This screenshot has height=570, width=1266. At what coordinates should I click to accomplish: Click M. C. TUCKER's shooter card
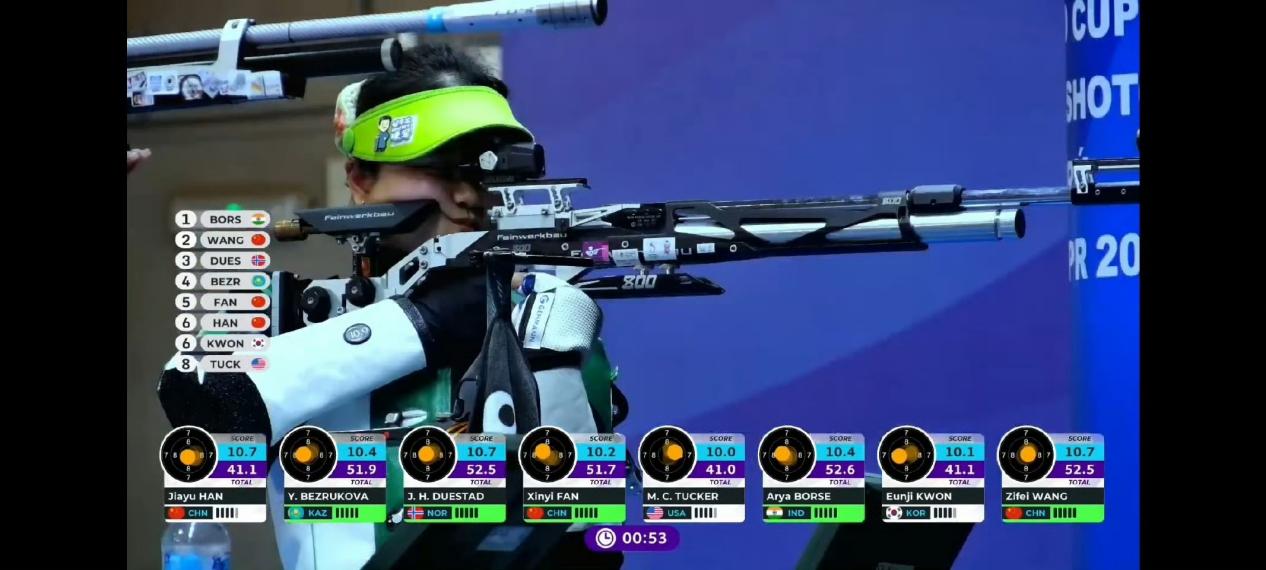click(693, 475)
